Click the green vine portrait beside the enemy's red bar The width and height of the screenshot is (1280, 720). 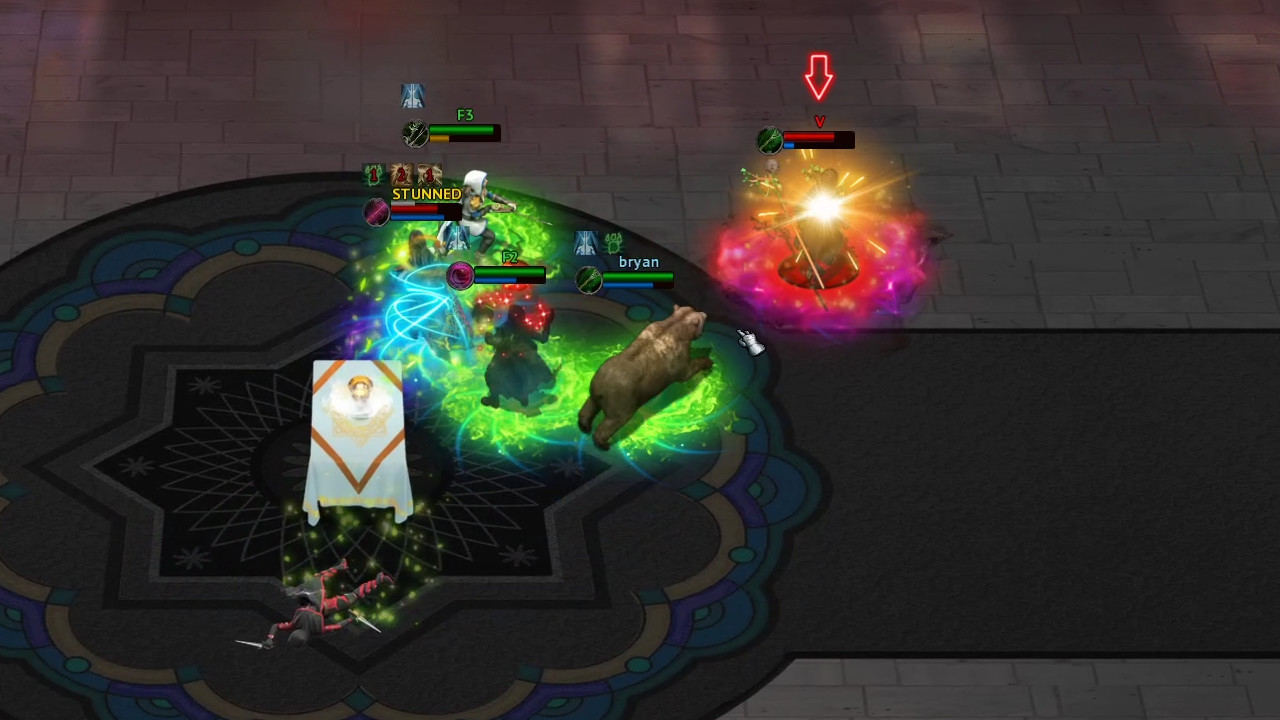(770, 142)
